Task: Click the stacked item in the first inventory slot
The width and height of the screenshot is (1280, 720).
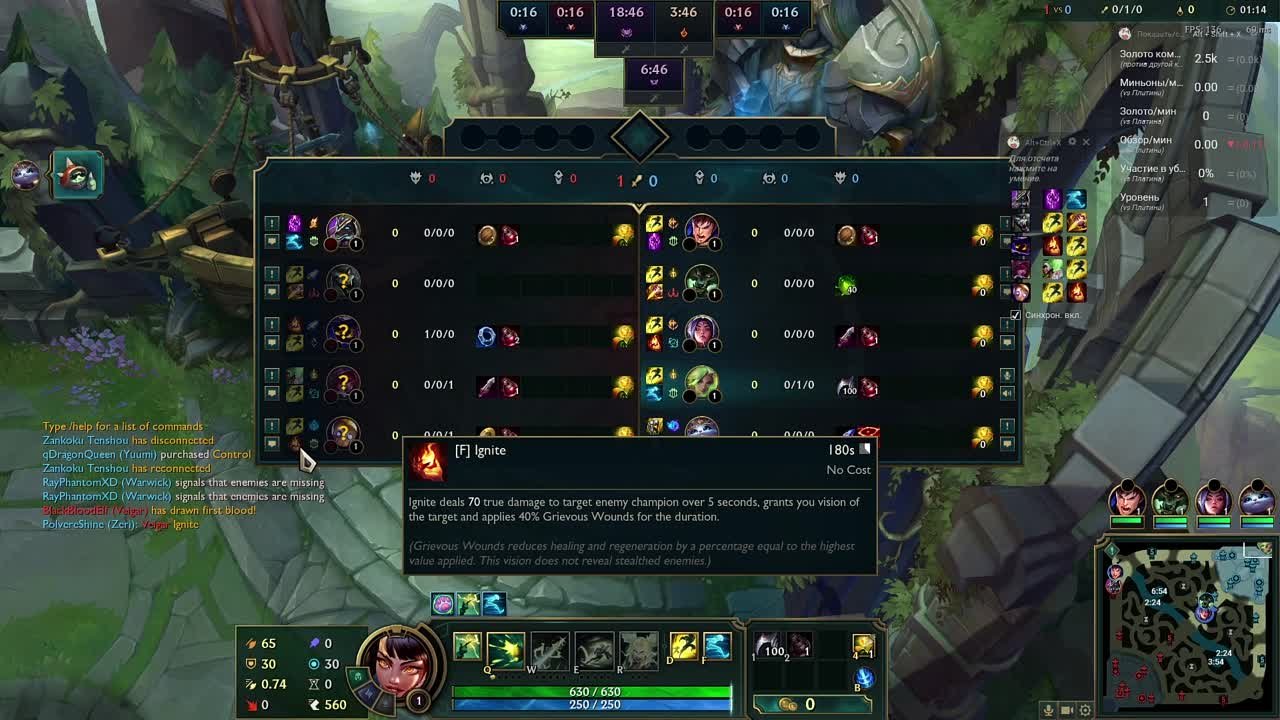Action: 767,645
